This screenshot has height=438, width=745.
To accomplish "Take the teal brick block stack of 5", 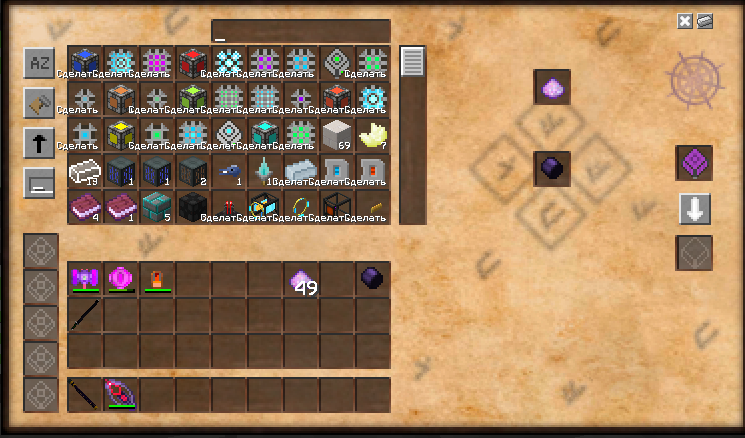I will tap(157, 208).
